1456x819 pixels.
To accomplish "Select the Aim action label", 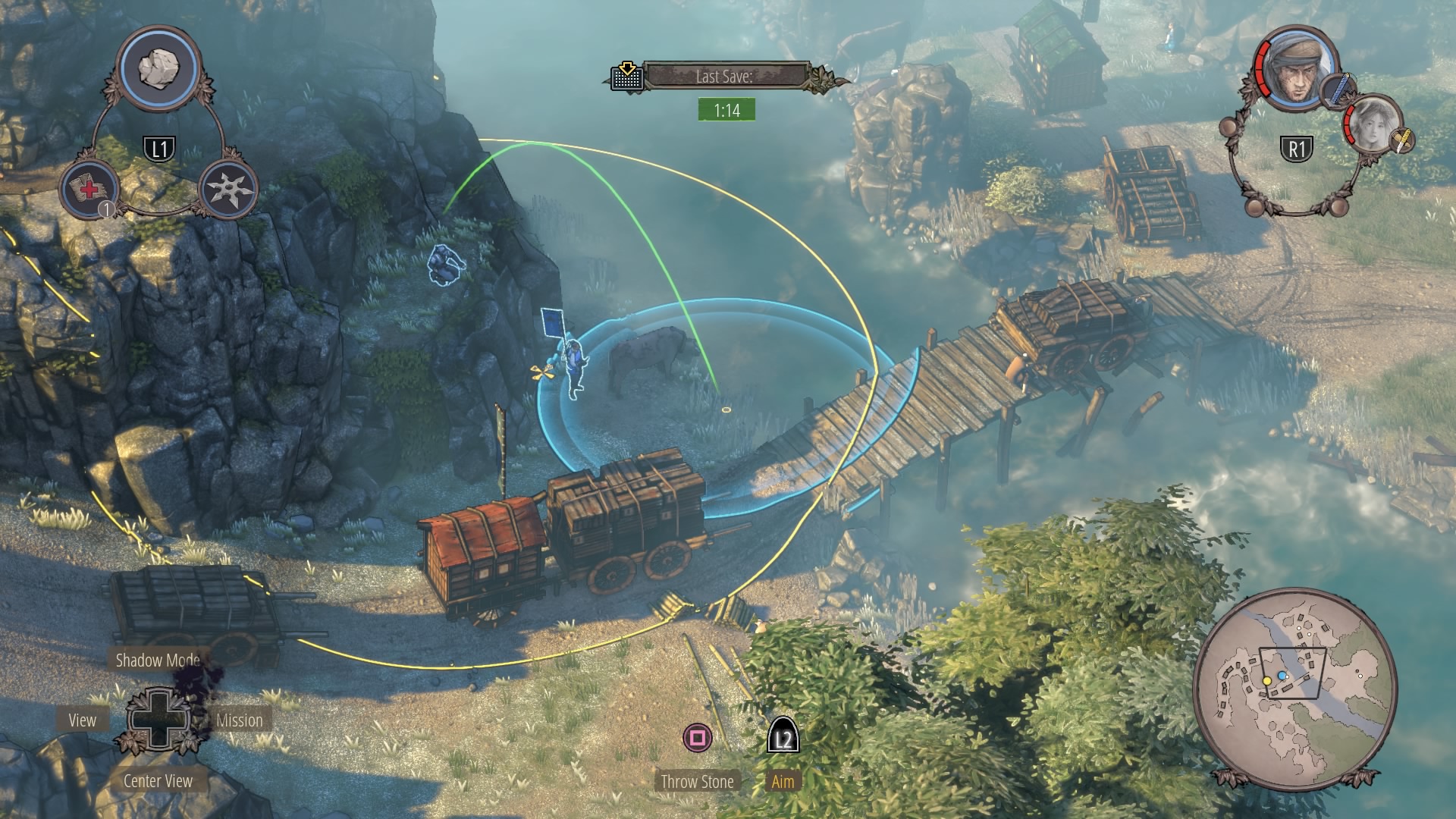I will tap(783, 782).
